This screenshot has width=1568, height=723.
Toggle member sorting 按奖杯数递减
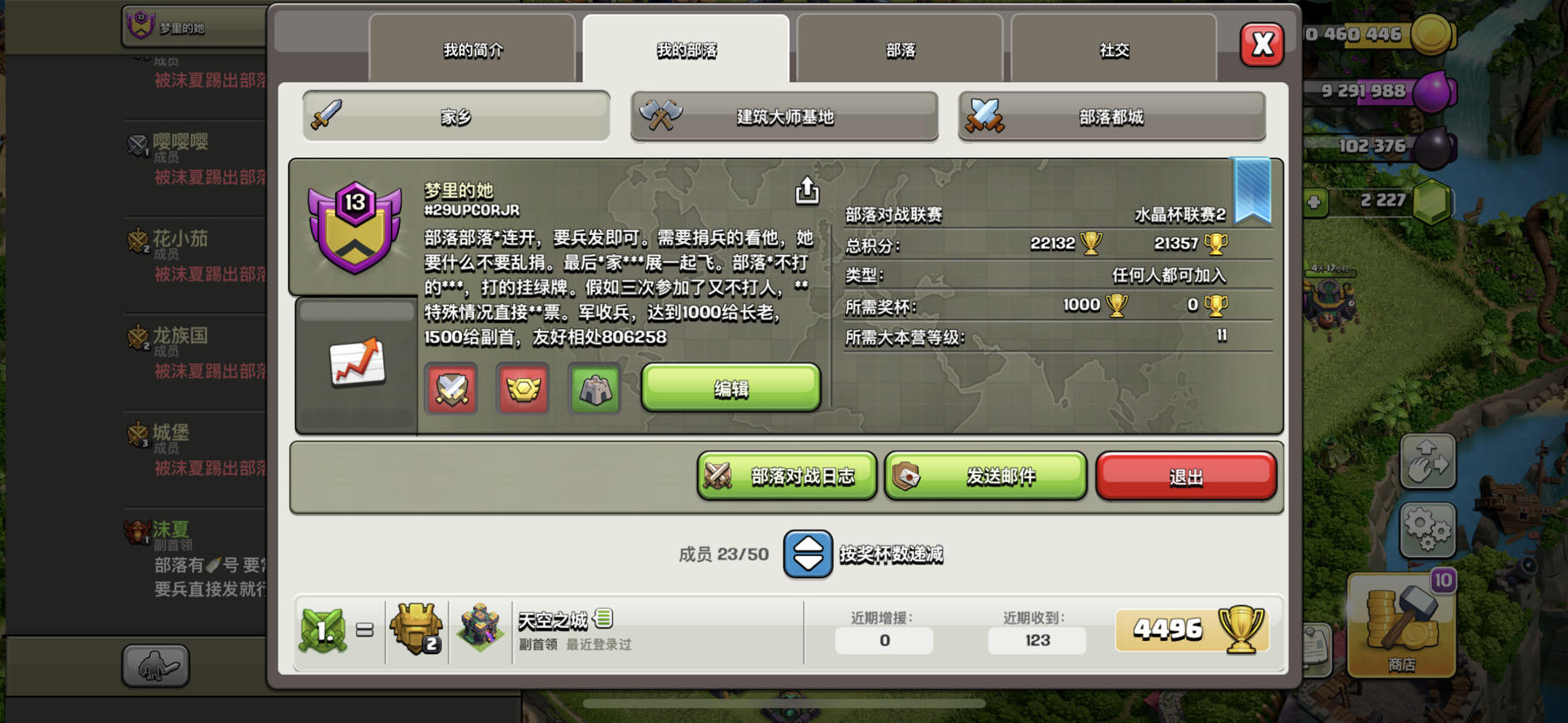pos(808,554)
